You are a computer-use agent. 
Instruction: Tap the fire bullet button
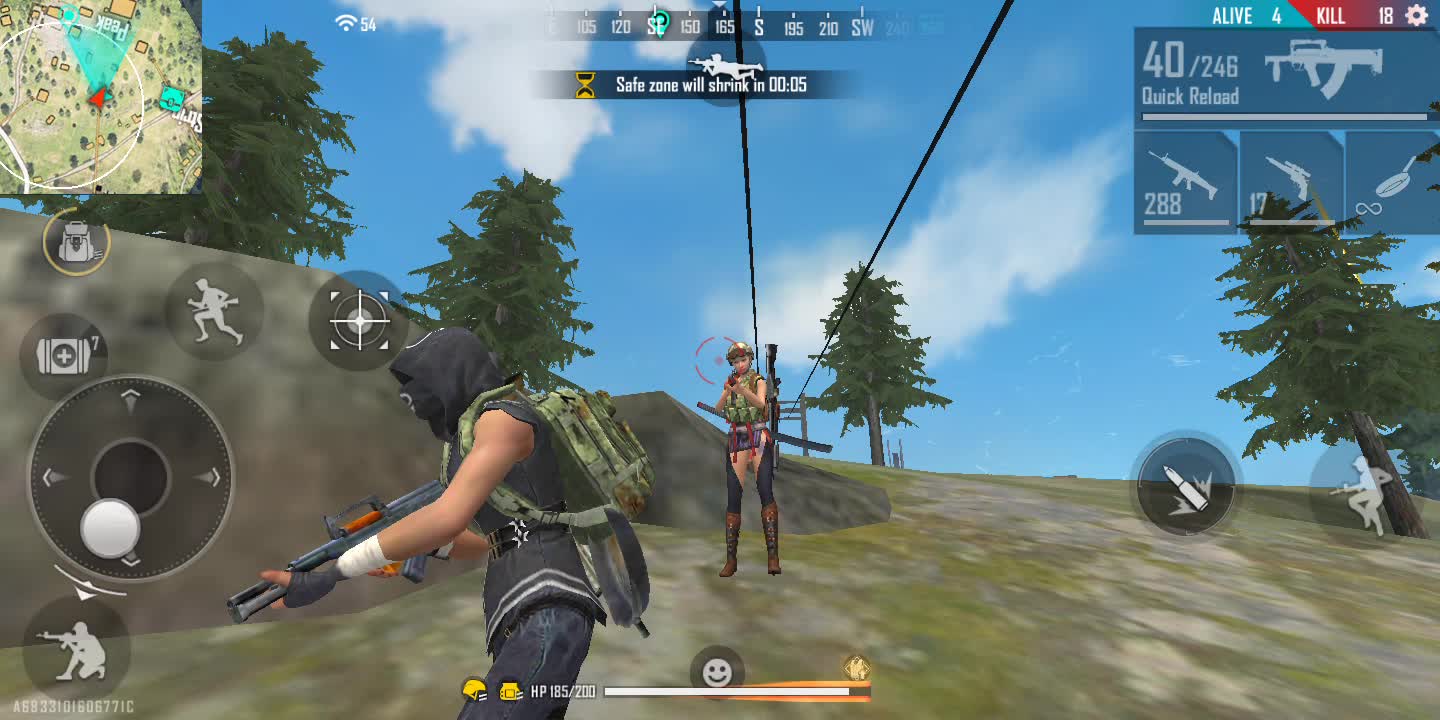tap(1186, 487)
